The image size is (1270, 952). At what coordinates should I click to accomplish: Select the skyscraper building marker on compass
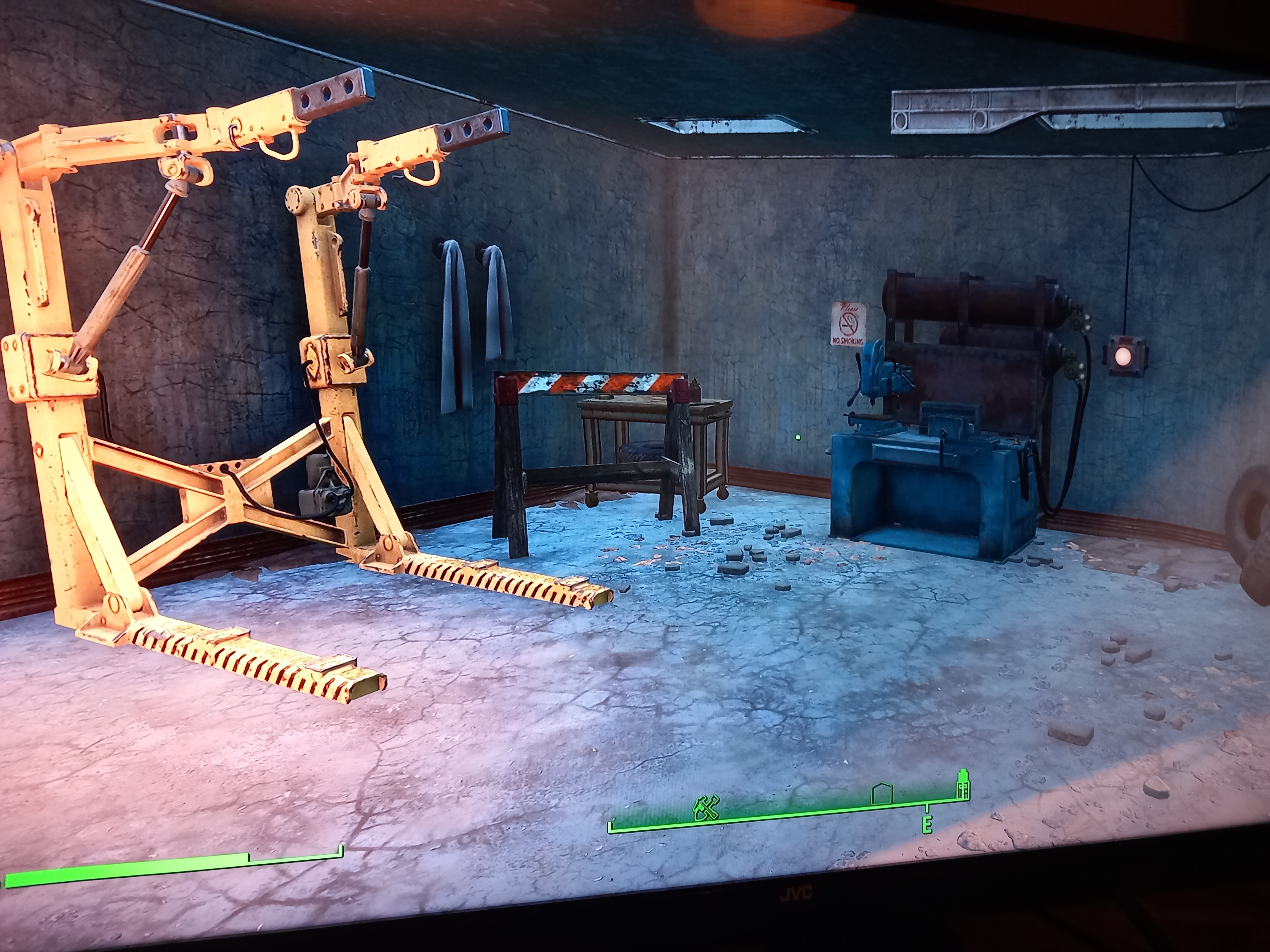962,784
